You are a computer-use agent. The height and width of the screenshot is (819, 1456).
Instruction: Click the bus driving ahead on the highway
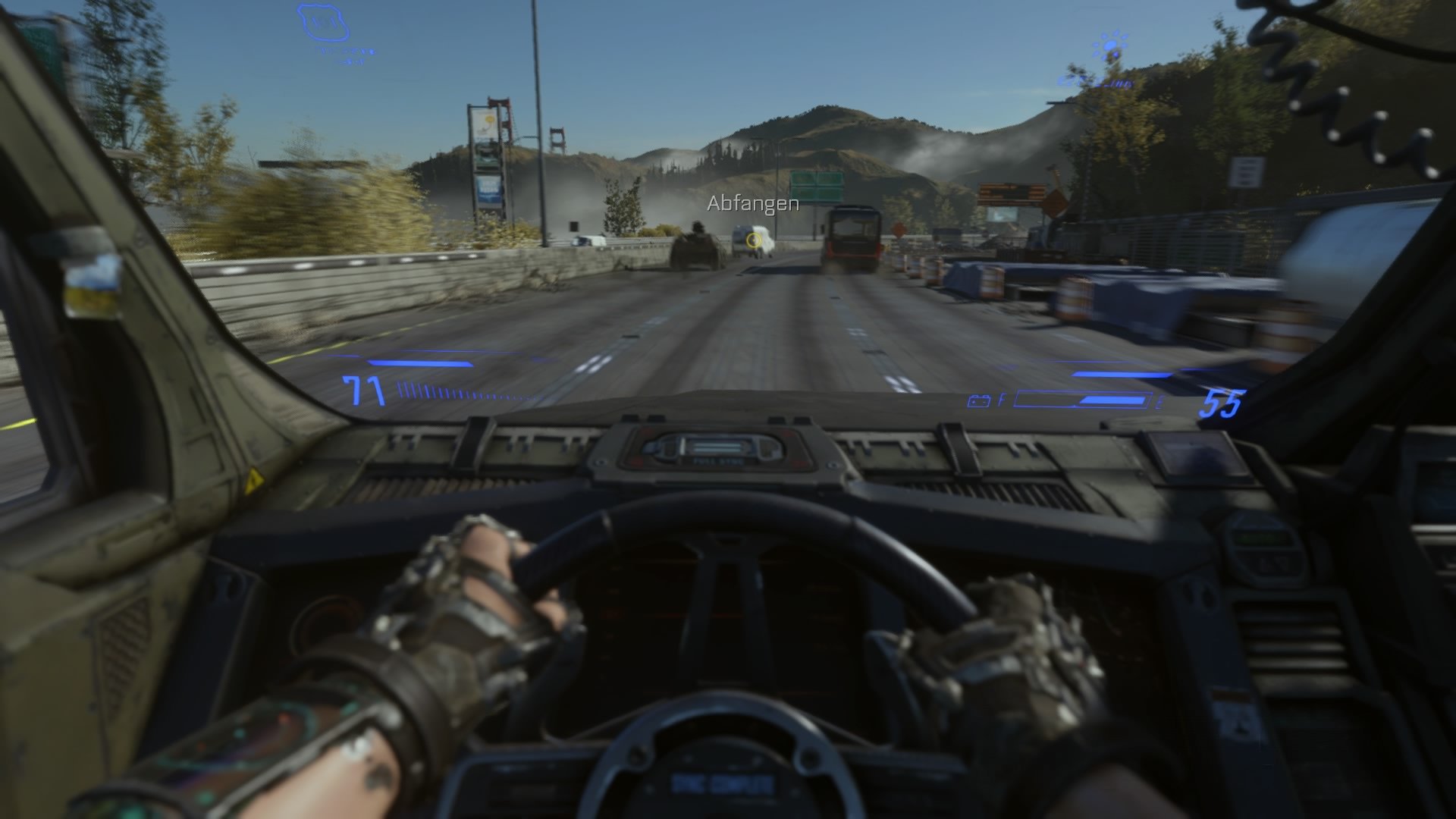coord(852,235)
